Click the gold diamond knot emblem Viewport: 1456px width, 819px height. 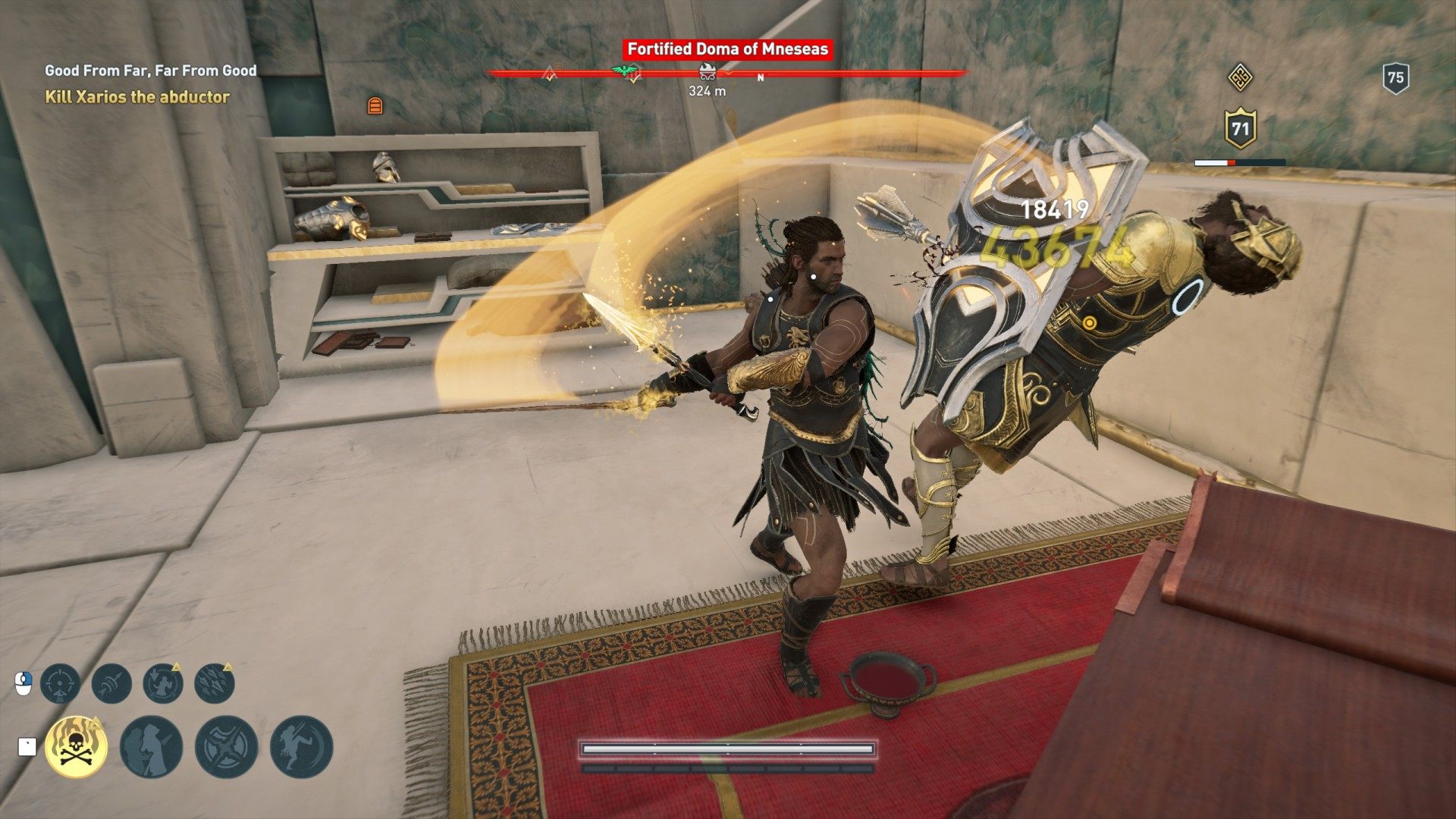1240,77
